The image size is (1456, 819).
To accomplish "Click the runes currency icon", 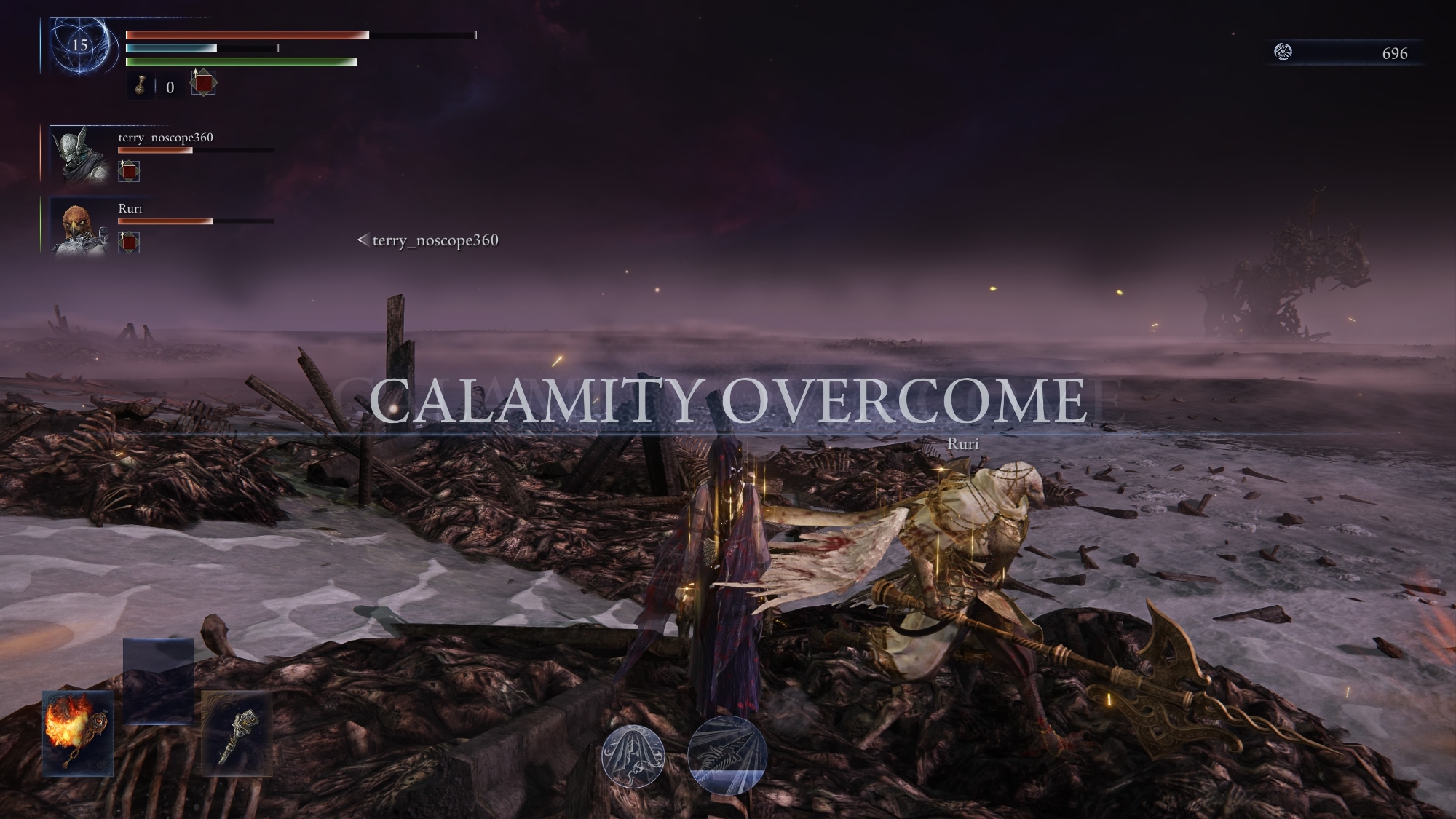I will click(x=1283, y=52).
